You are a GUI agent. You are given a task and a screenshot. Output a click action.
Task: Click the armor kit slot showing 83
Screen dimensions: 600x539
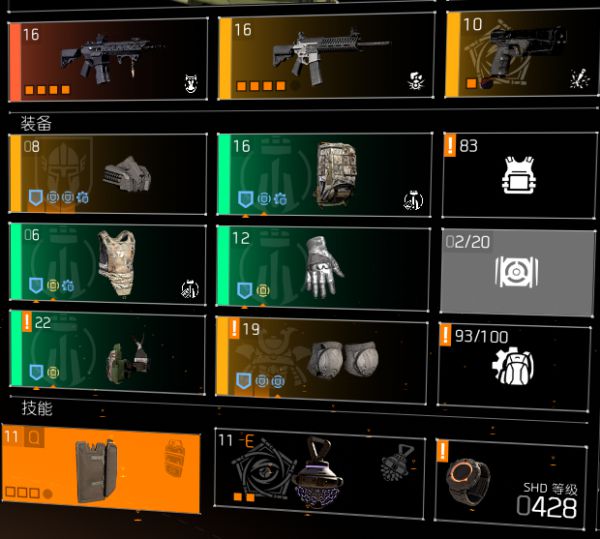[x=516, y=174]
